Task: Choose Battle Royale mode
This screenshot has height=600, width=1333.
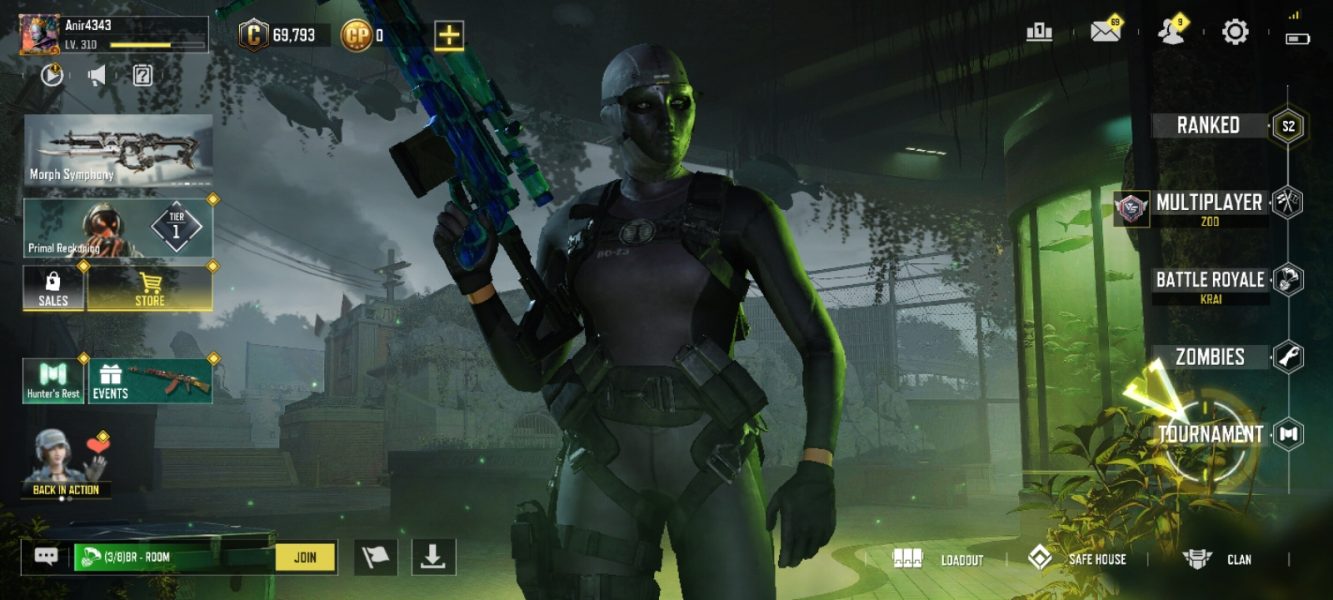Action: 1210,280
